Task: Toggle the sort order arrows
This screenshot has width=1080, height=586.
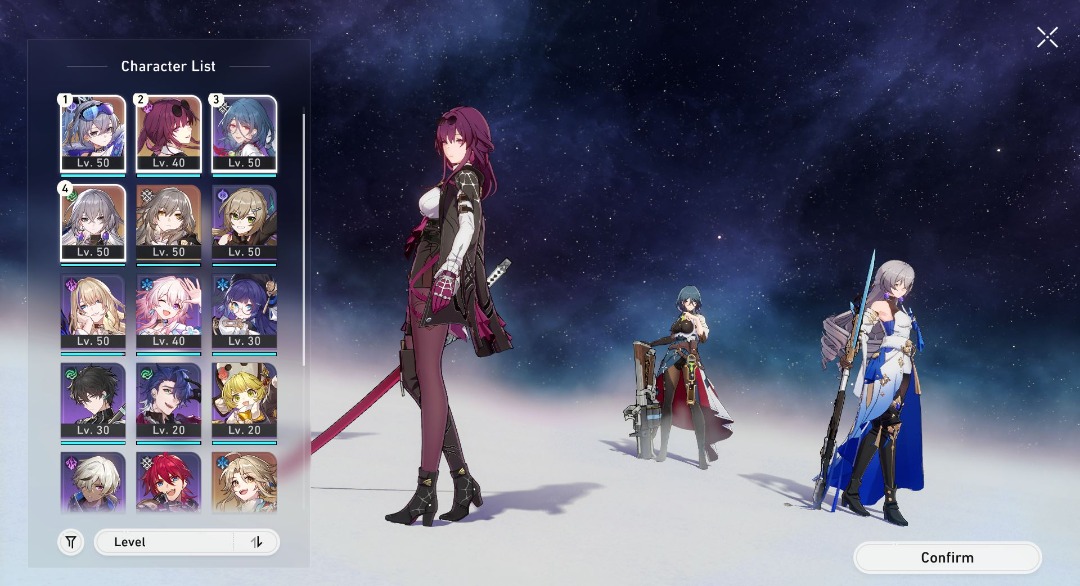Action: tap(257, 542)
